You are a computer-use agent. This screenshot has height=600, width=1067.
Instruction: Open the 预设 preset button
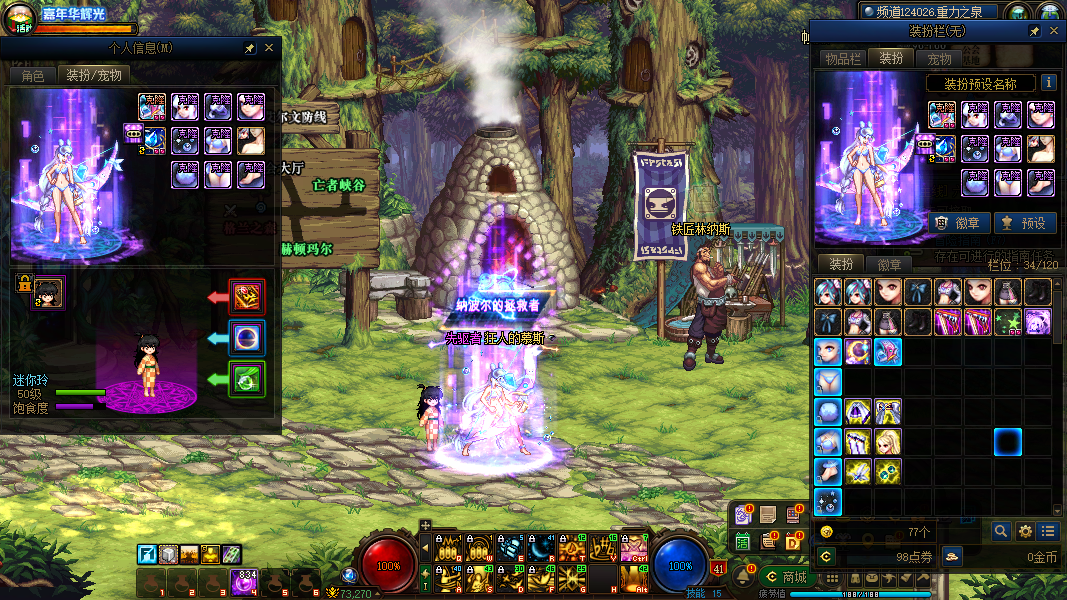click(x=1024, y=223)
